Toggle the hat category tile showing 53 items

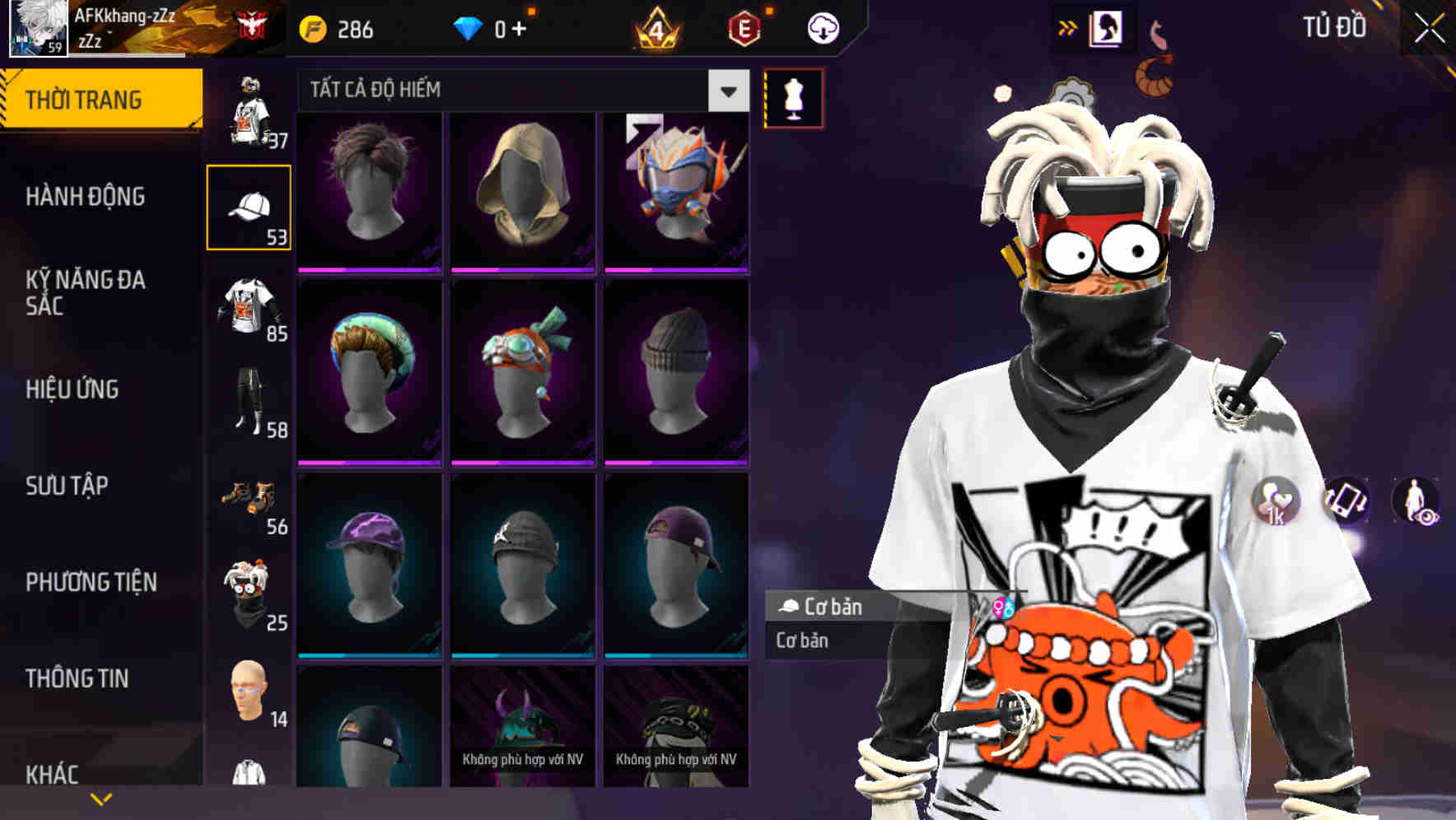click(x=250, y=207)
